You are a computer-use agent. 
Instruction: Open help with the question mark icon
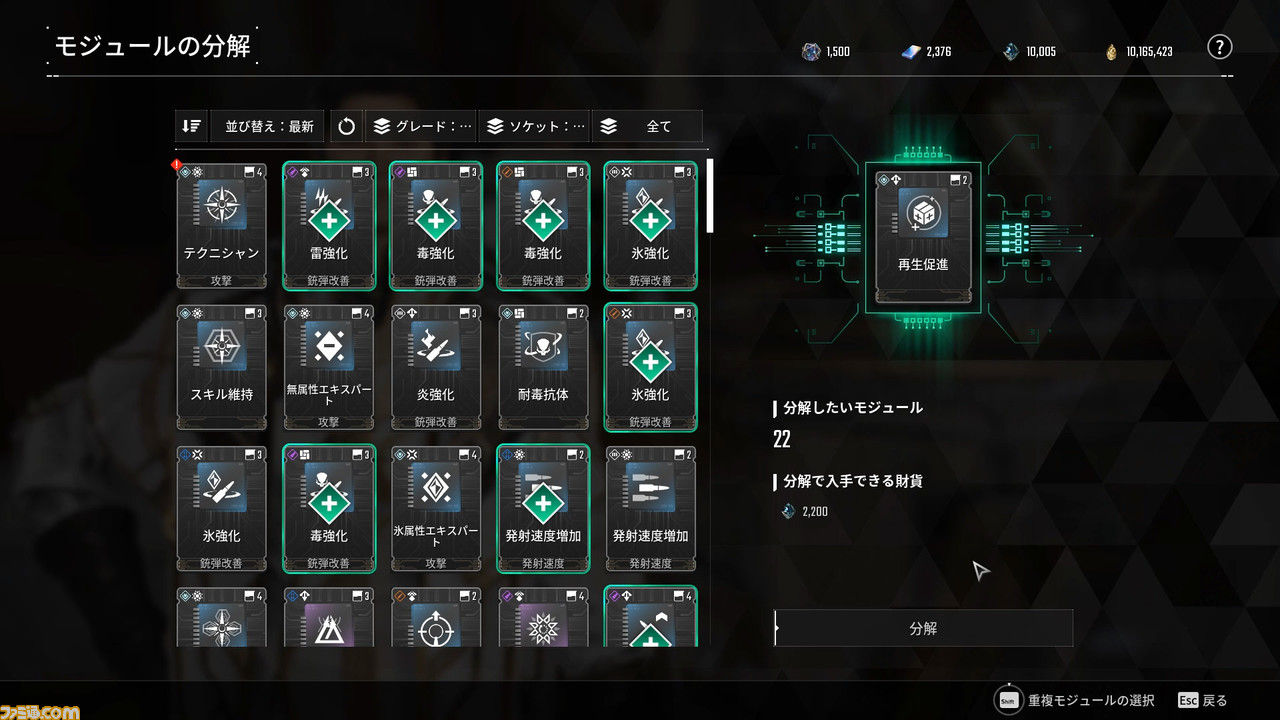click(x=1218, y=47)
